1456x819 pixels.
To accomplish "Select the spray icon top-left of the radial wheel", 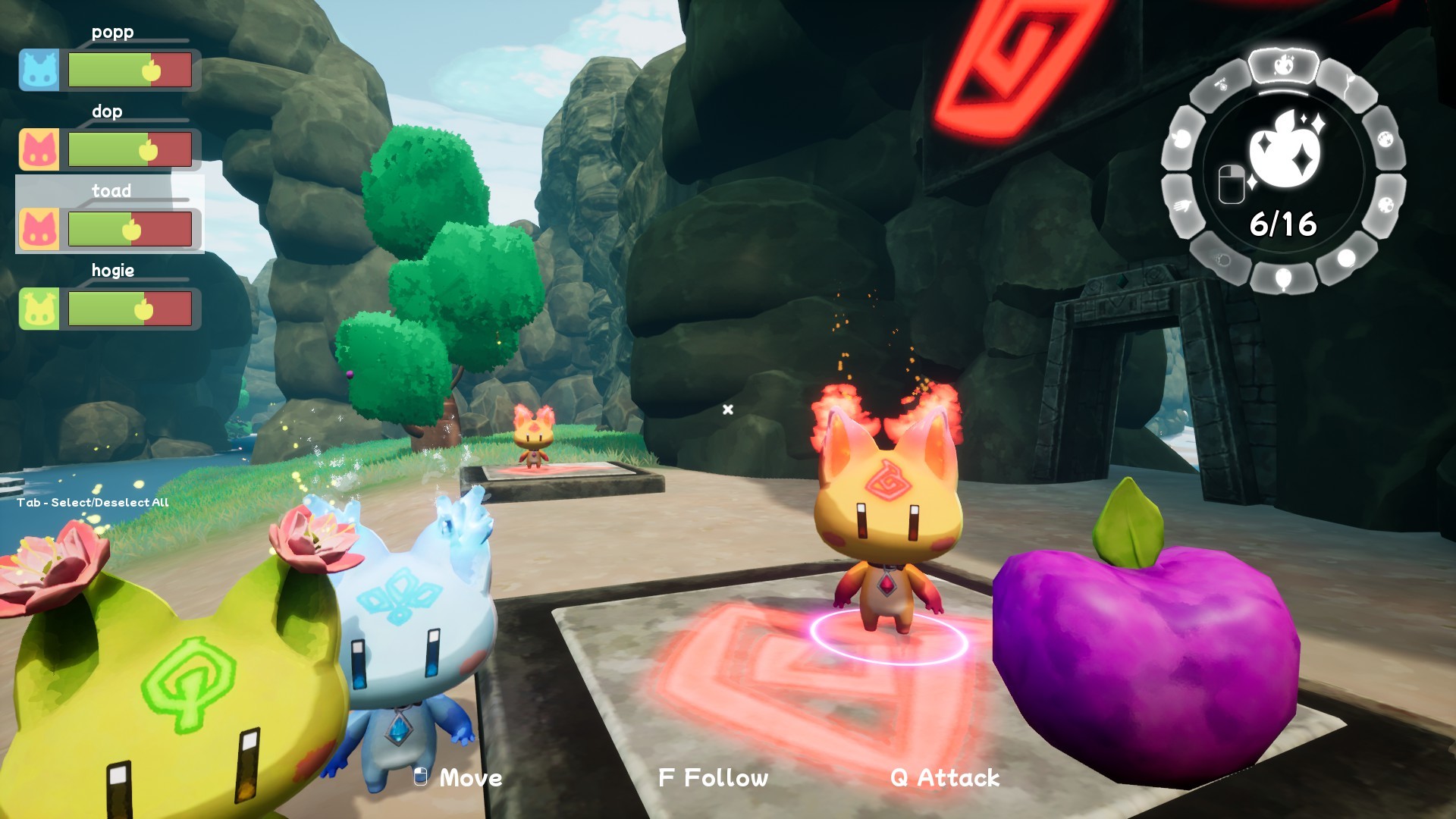I will tap(1220, 84).
